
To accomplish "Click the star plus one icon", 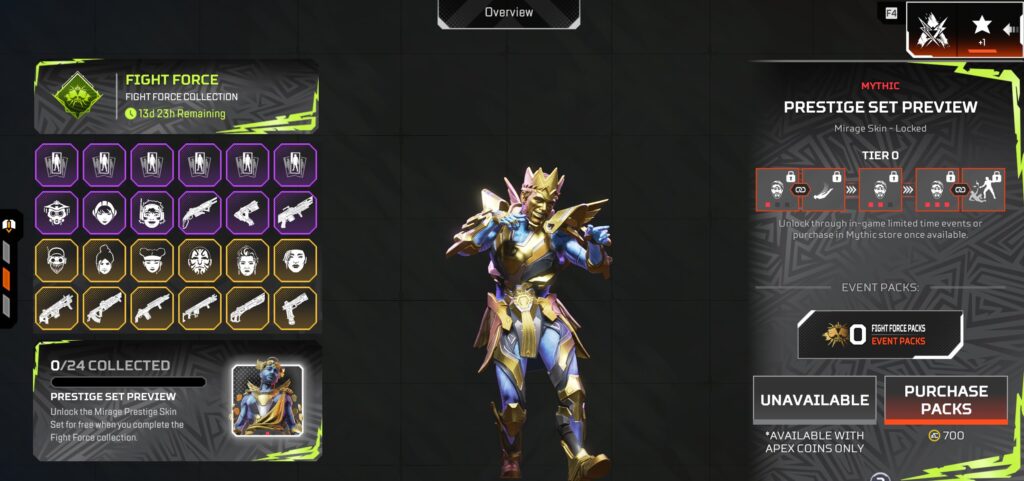I will point(982,28).
